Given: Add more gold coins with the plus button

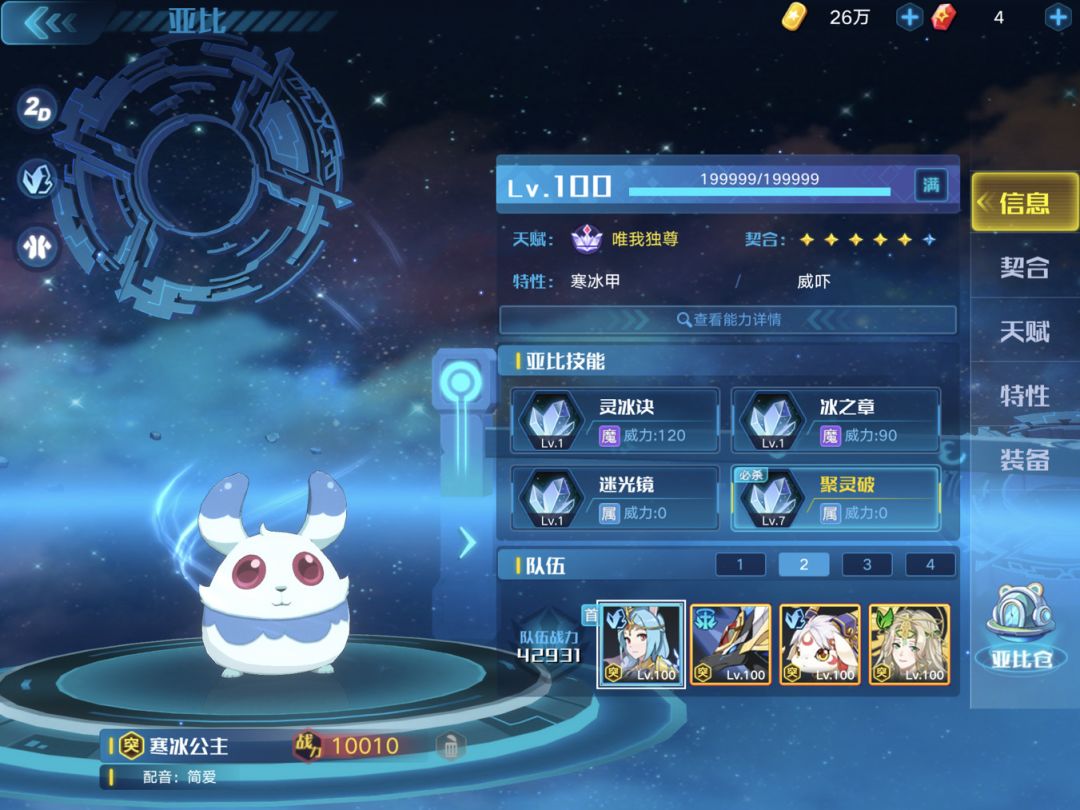Looking at the screenshot, I should click(x=909, y=17).
